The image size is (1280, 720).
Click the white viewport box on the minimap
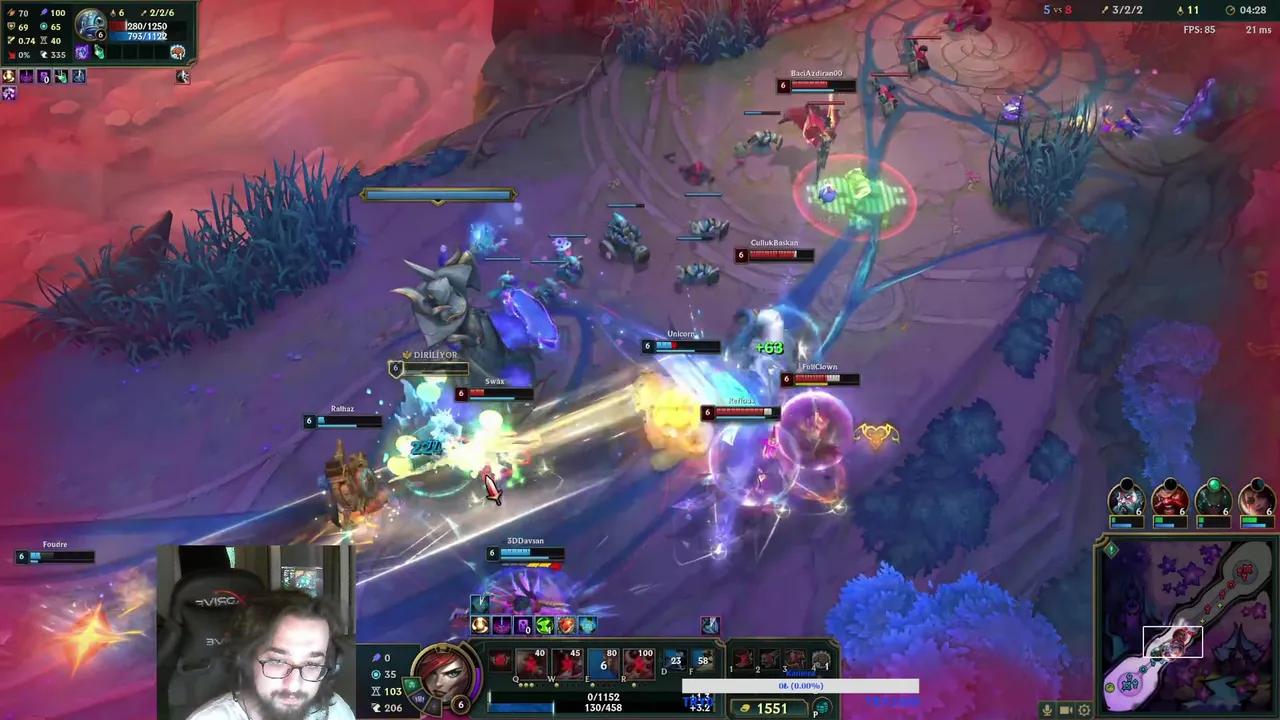tap(1172, 640)
